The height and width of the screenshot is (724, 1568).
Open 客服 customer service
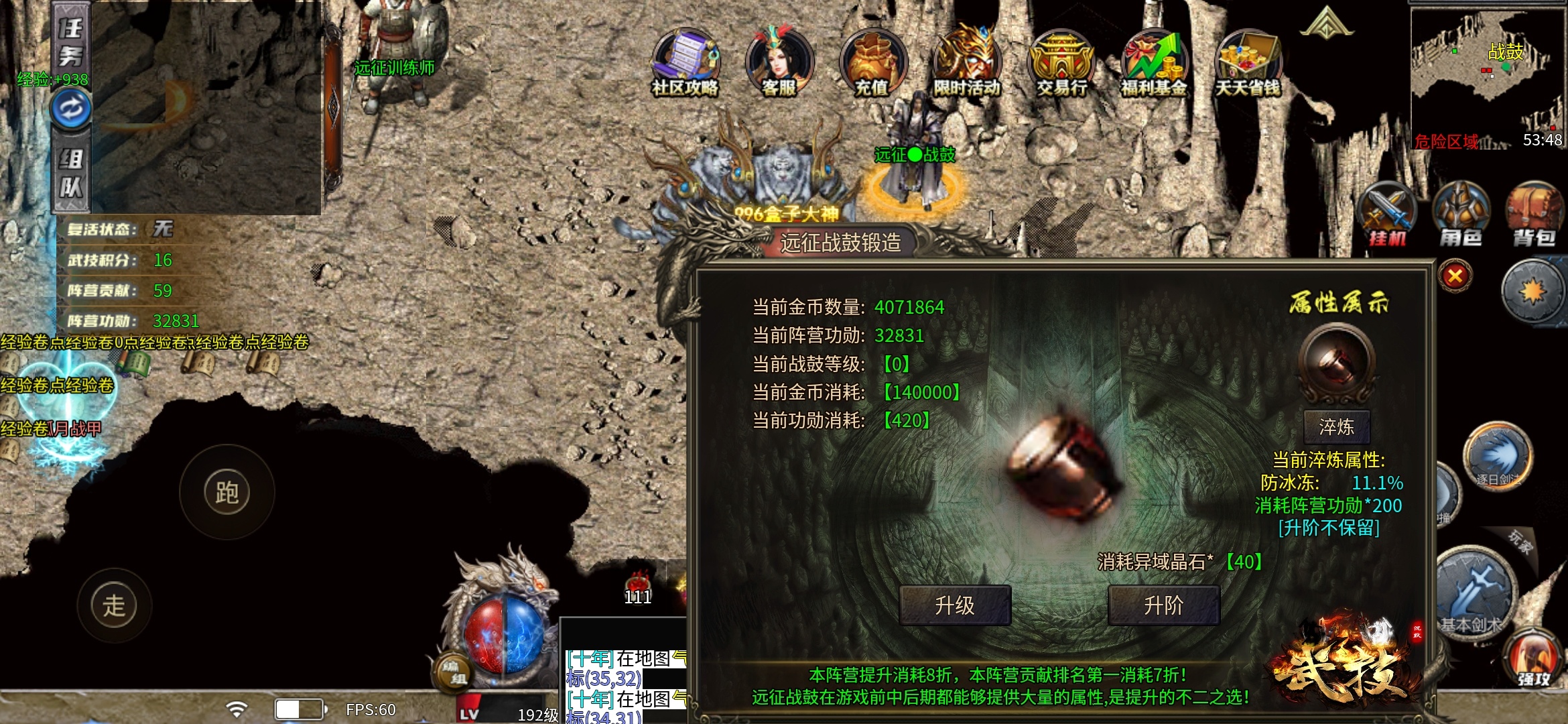(x=779, y=64)
